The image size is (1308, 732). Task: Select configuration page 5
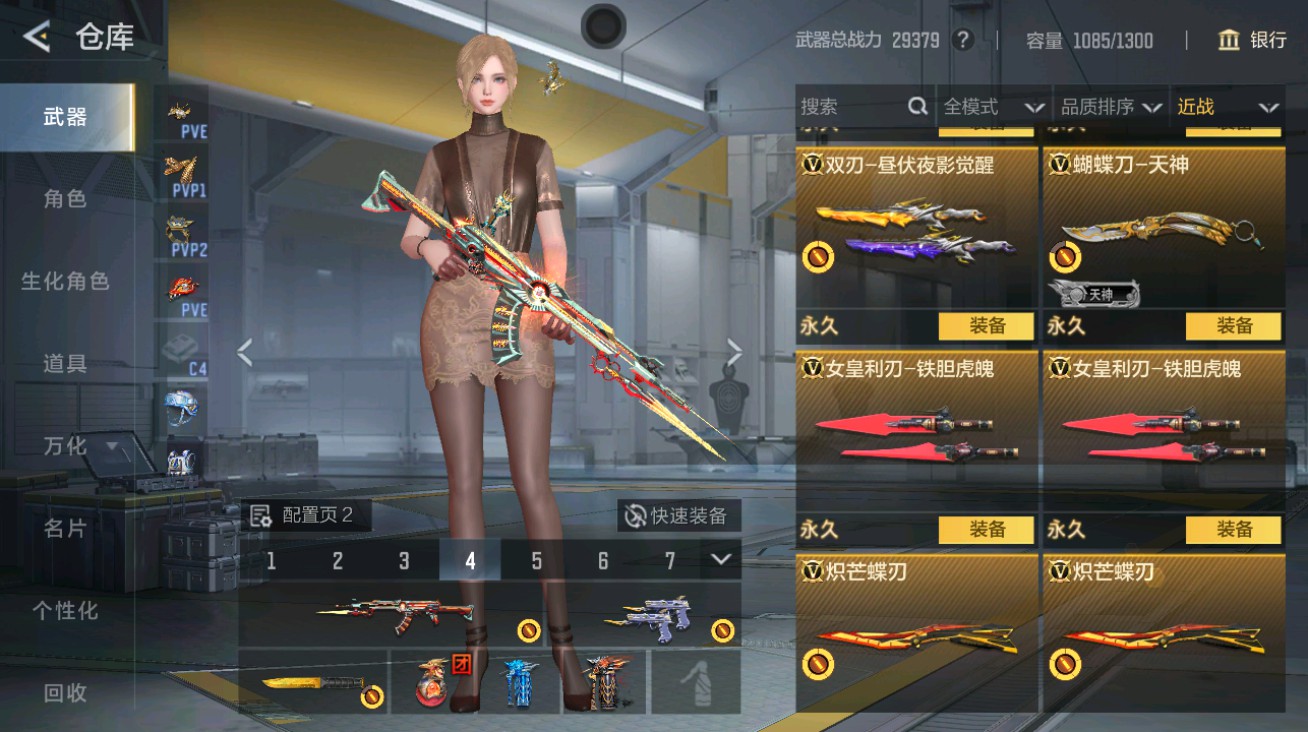pos(536,562)
